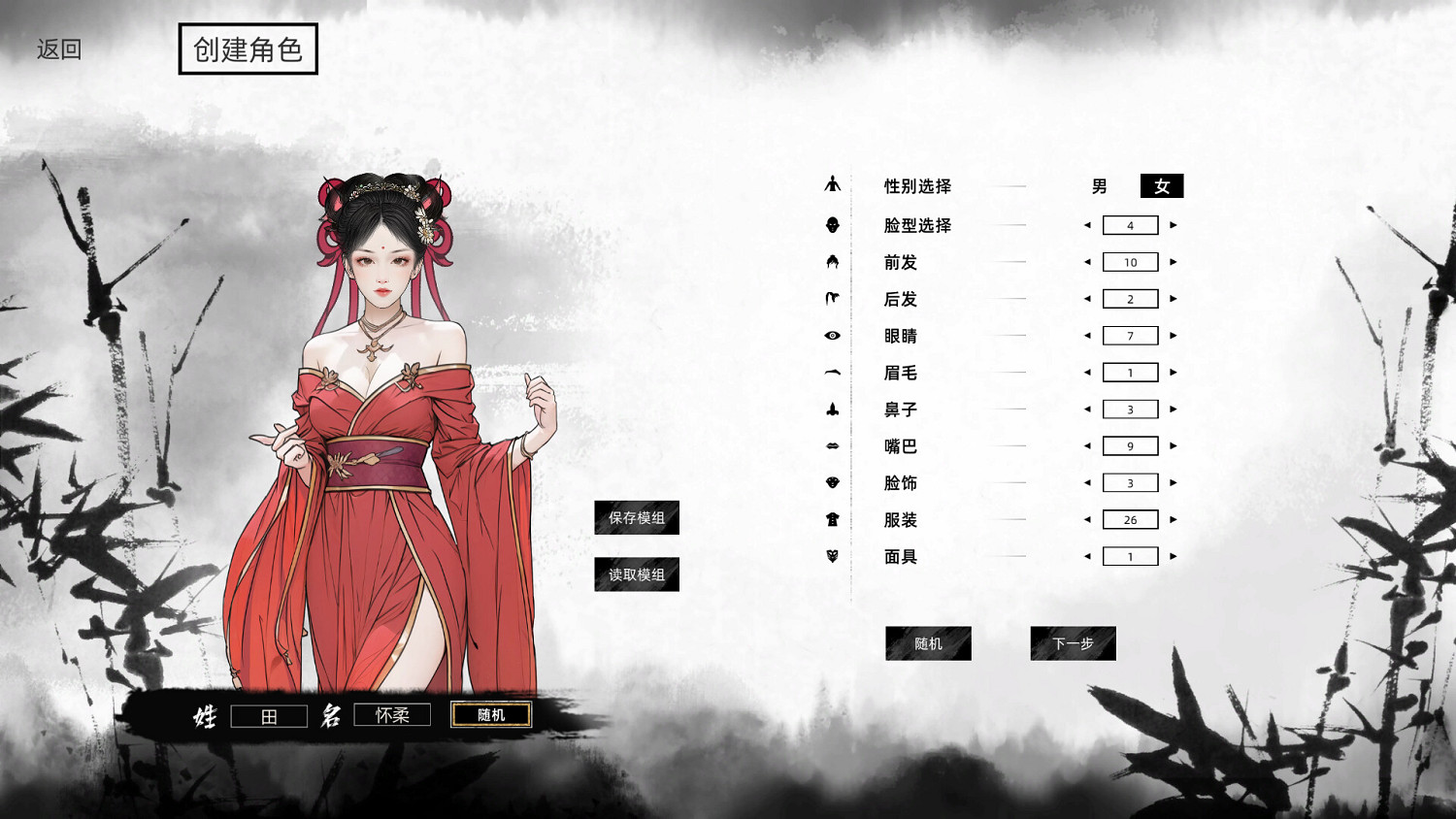
Task: Click the surname field showing 田
Action: (x=269, y=715)
